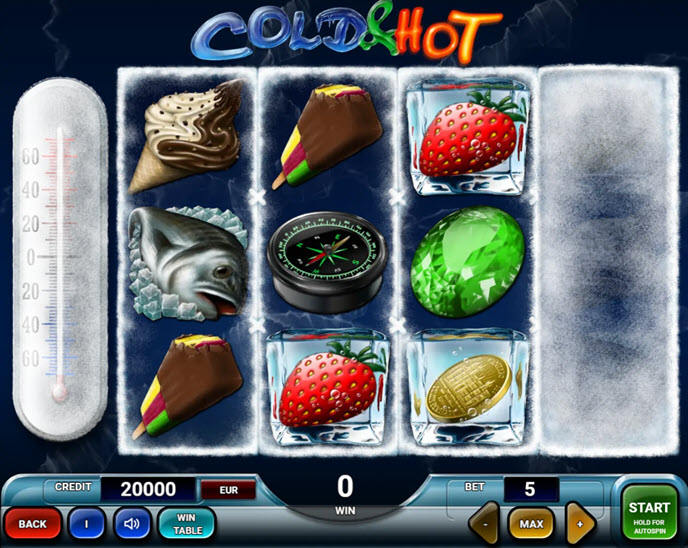
Task: Open the info 'I' button
Action: (87, 523)
